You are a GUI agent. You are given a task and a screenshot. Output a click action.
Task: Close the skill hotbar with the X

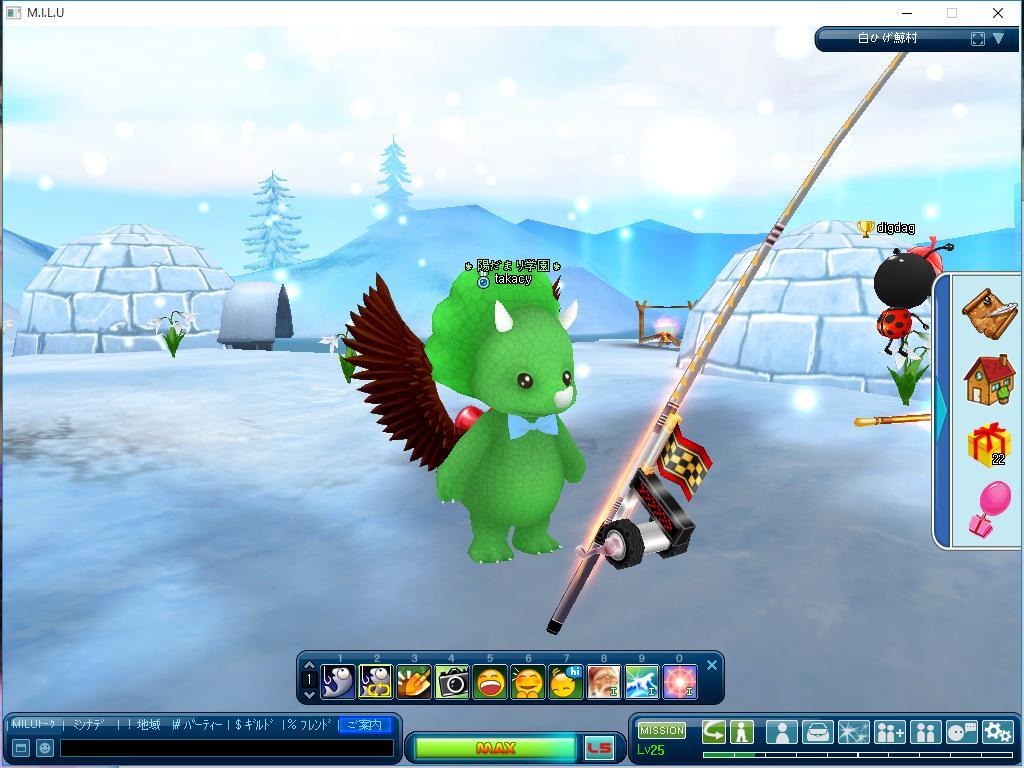(712, 665)
